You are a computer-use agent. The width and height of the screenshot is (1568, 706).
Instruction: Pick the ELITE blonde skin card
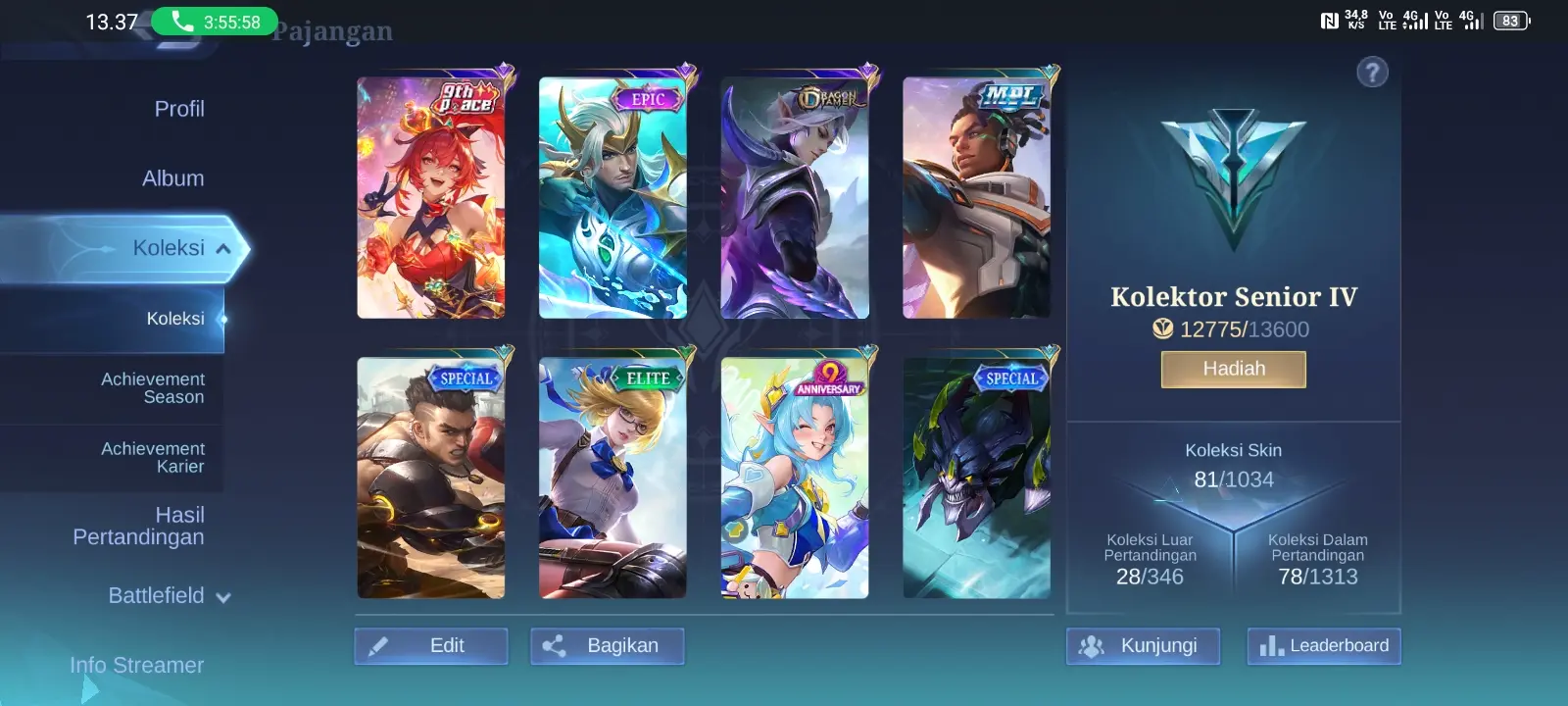point(612,478)
